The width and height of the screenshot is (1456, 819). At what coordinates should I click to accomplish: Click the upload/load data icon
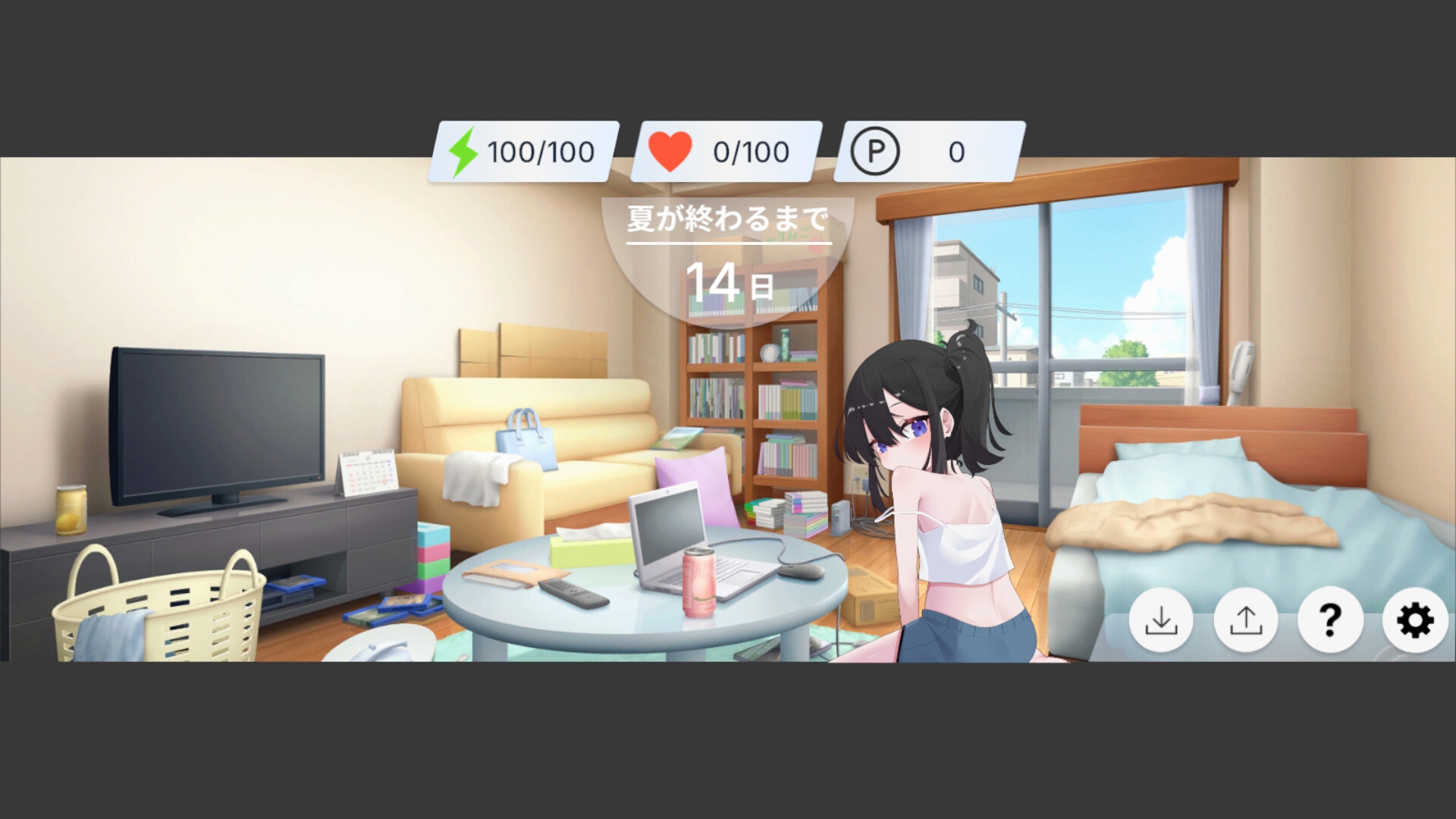1245,620
